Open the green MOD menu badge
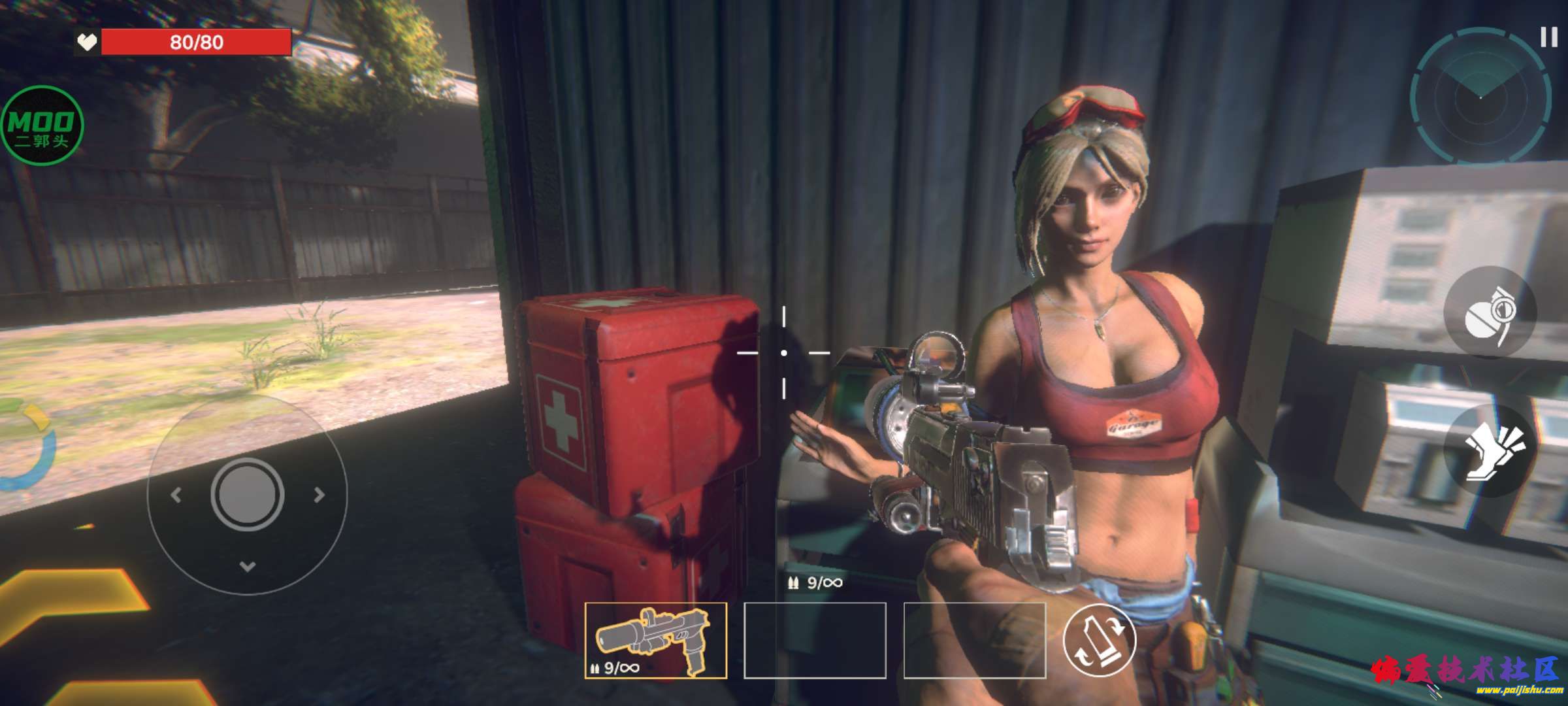This screenshot has width=1568, height=706. (42, 126)
